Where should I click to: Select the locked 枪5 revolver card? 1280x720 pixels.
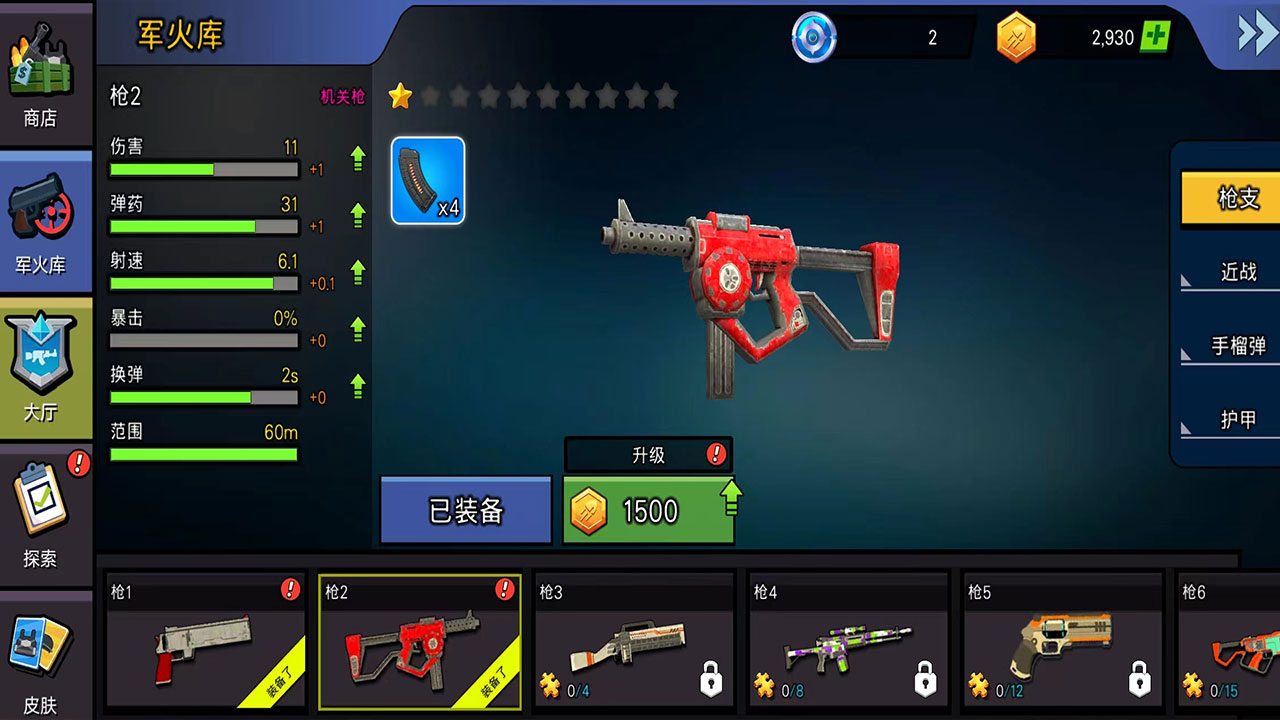coord(1062,640)
